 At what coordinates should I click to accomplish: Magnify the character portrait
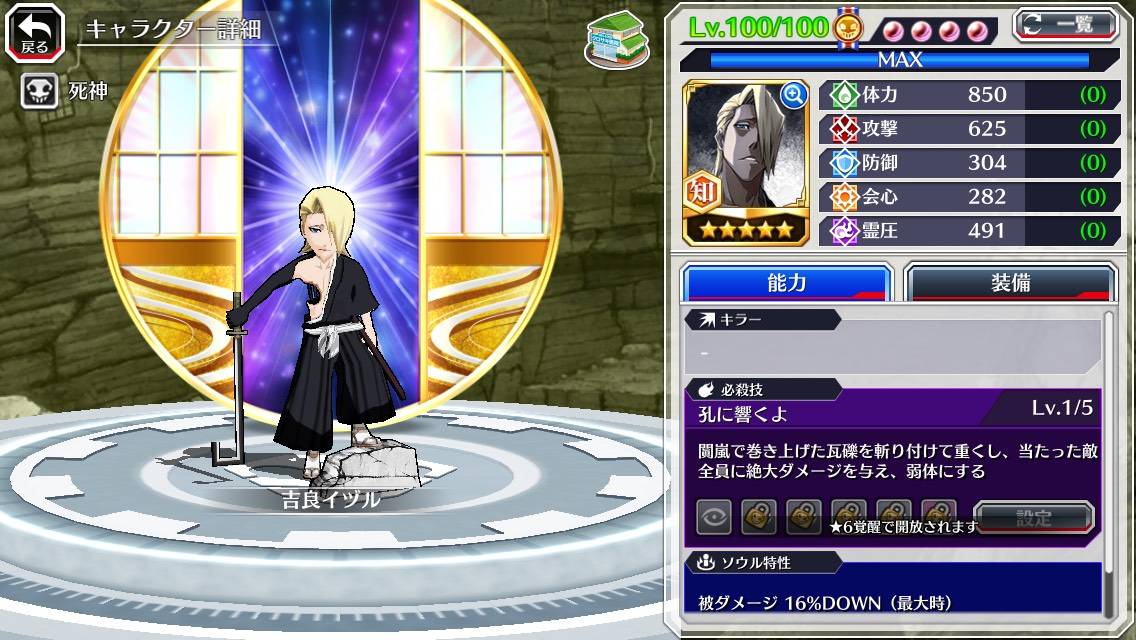[794, 95]
